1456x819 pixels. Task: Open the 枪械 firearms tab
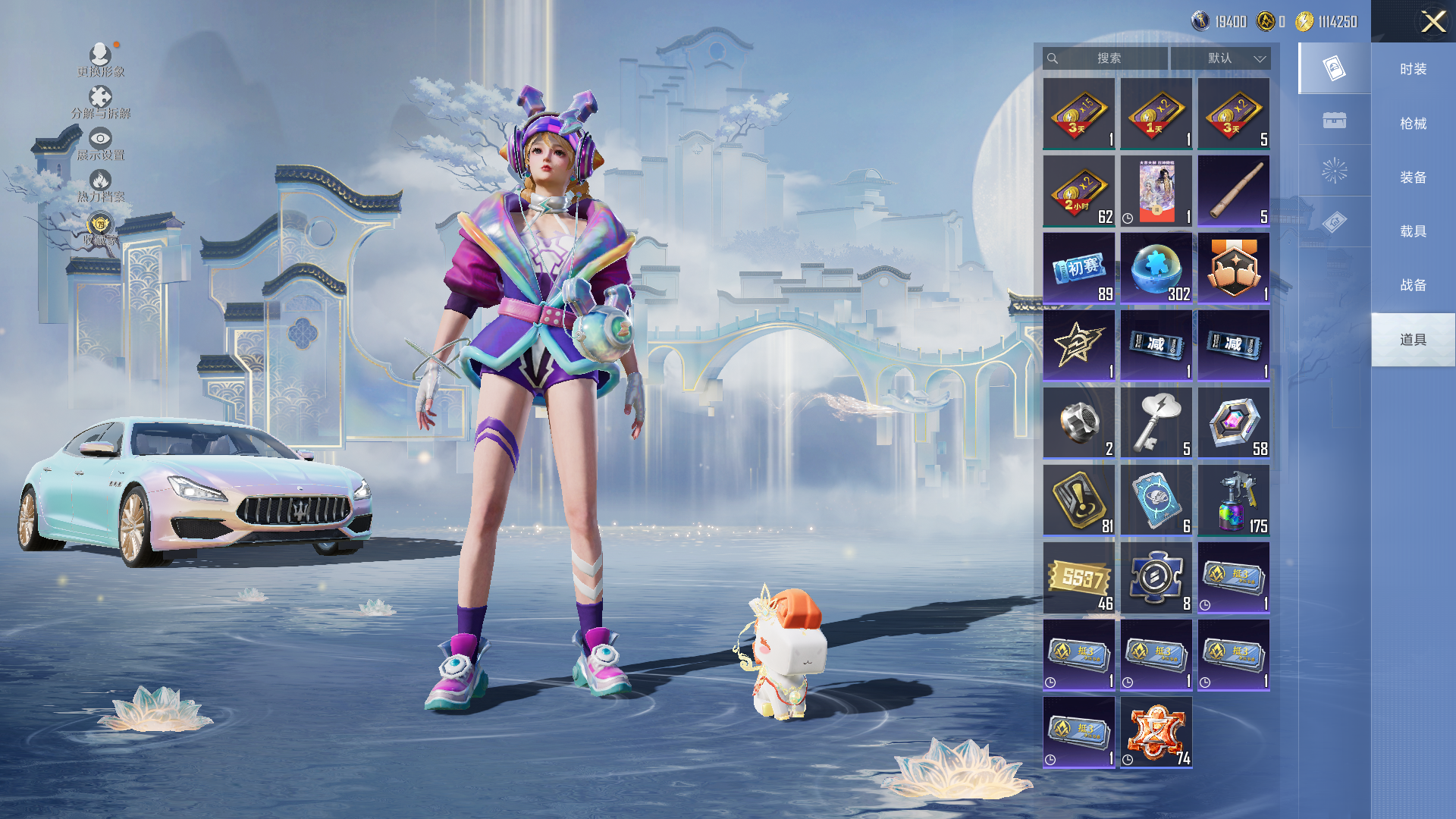point(1413,123)
